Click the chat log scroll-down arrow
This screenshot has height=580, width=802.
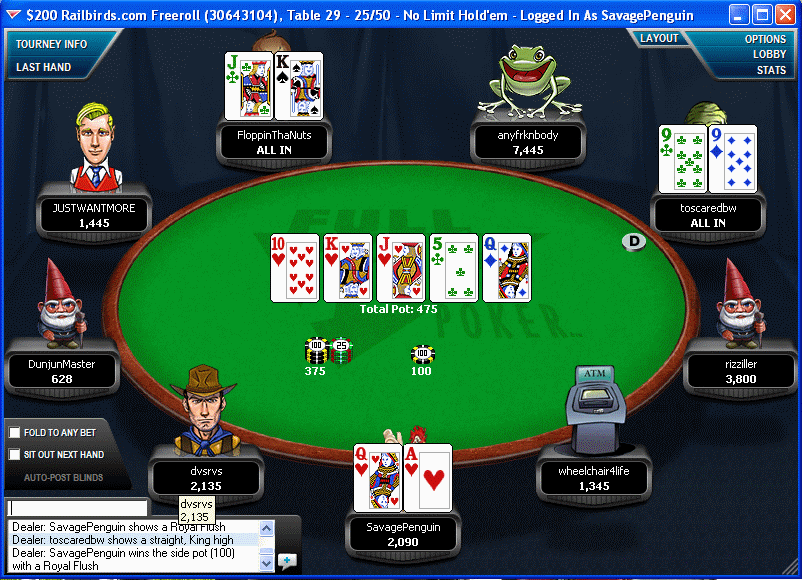pyautogui.click(x=266, y=564)
